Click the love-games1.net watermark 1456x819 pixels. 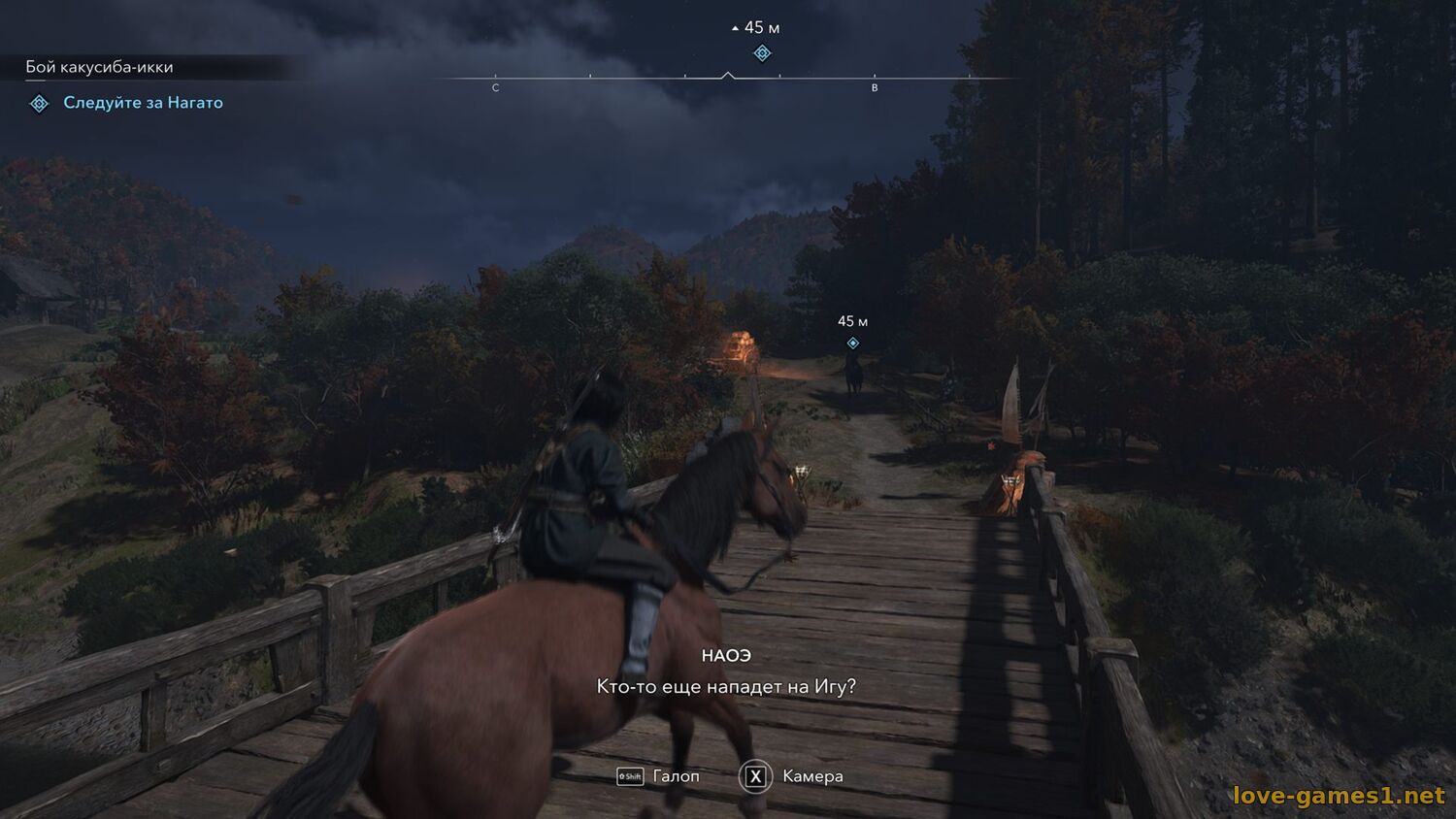[1338, 796]
